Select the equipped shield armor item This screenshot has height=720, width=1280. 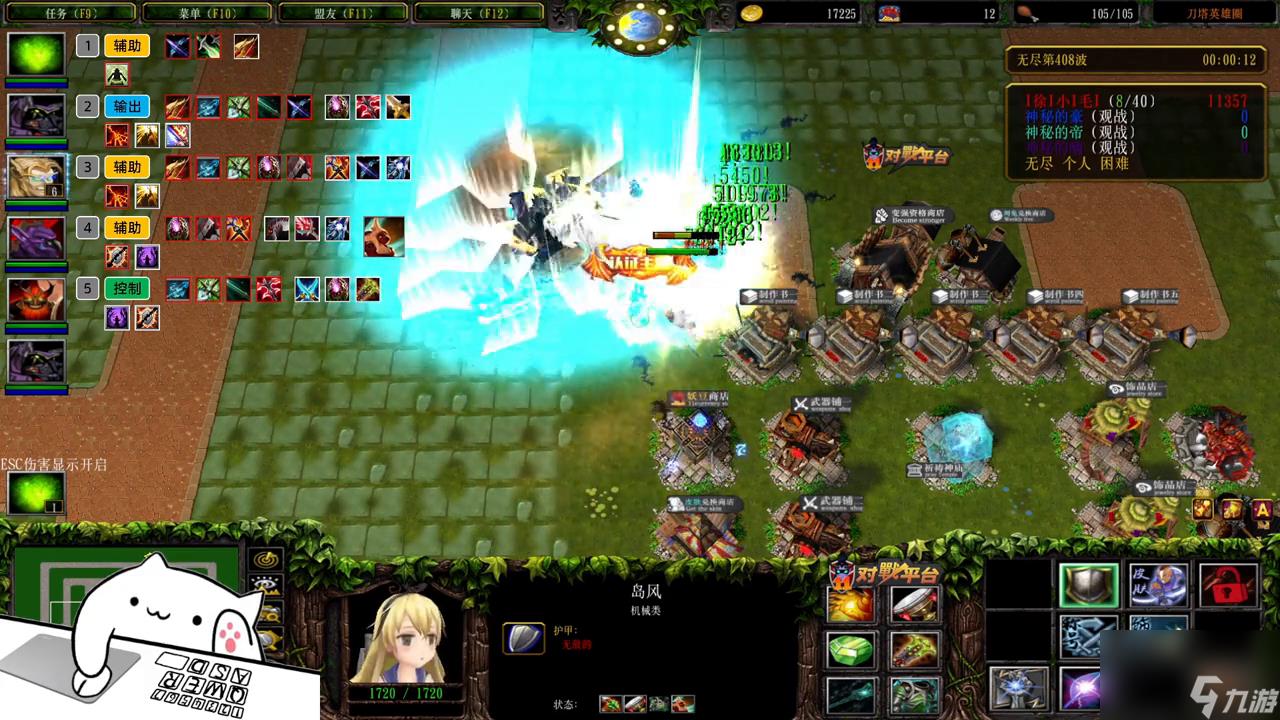click(1089, 585)
